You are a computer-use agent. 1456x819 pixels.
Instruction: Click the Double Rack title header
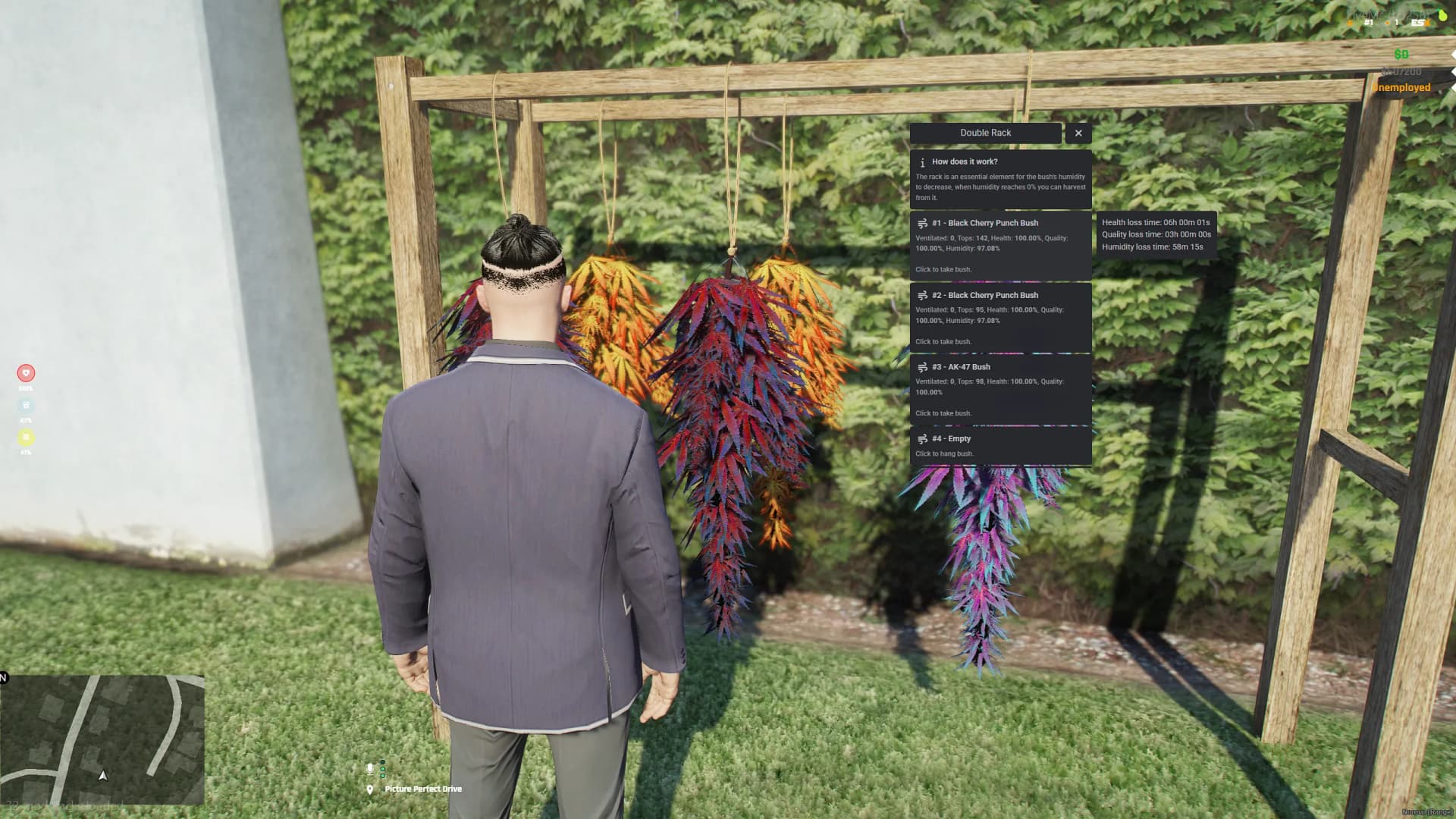(x=986, y=133)
